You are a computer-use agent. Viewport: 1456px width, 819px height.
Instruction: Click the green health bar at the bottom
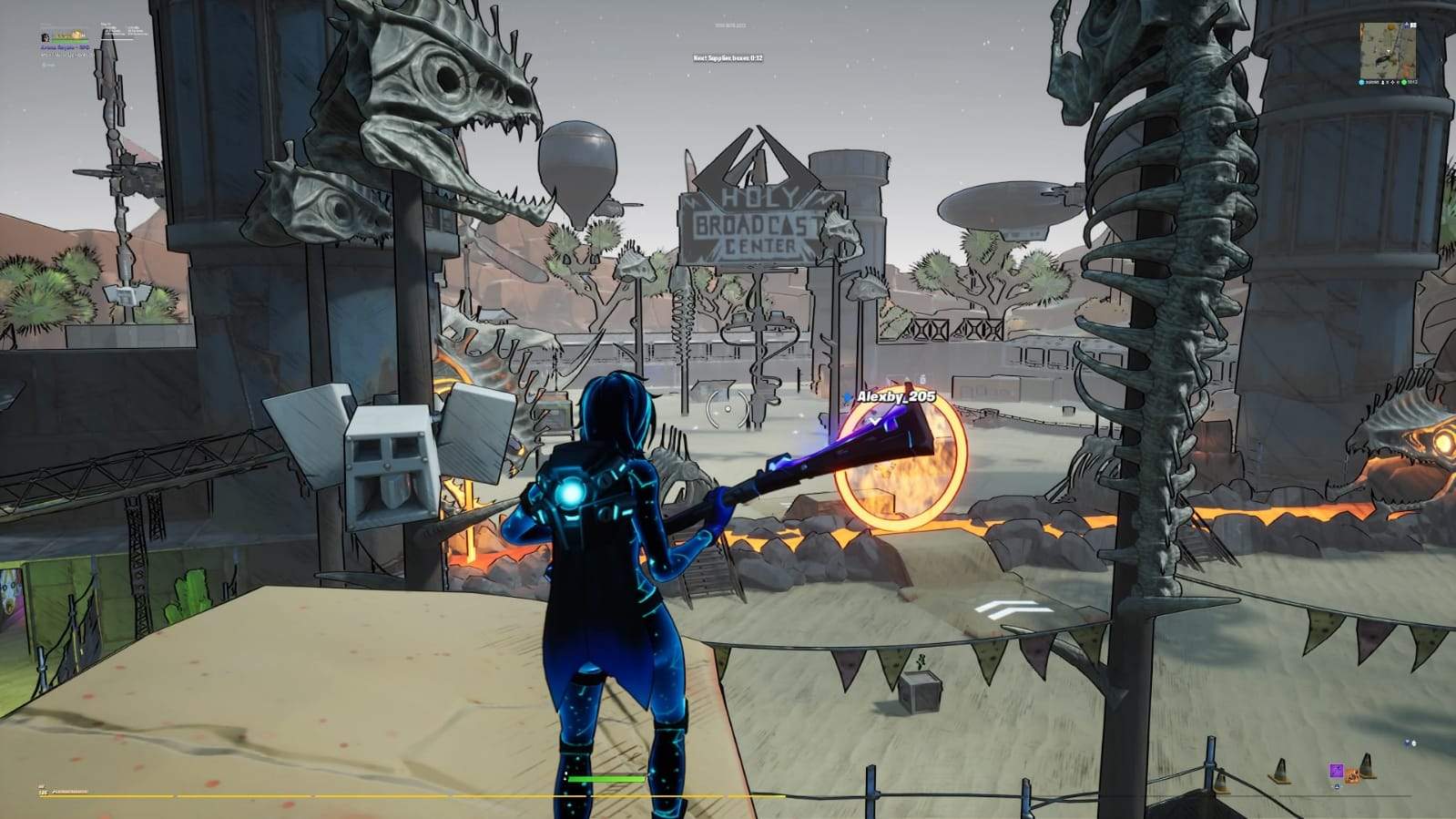click(606, 780)
